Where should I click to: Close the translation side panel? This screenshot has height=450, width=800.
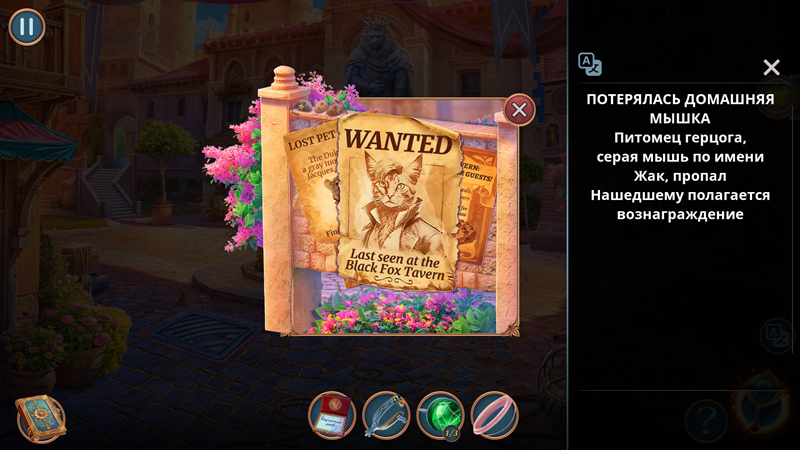(x=771, y=67)
